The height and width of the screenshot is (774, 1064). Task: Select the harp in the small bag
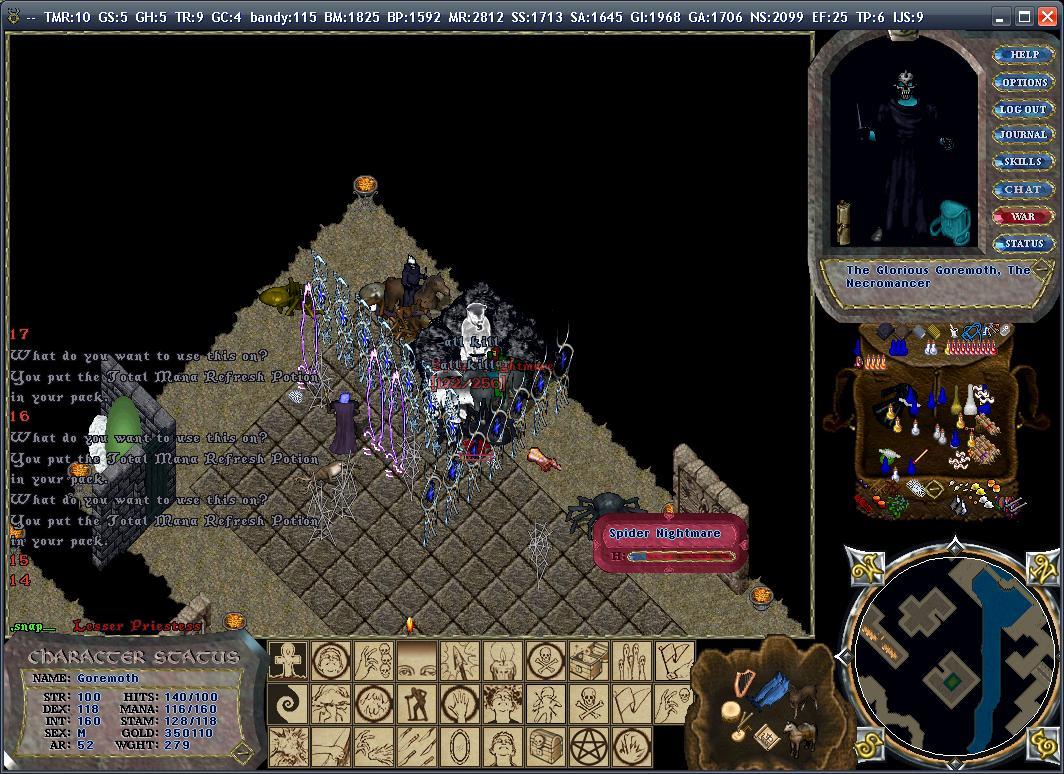744,688
